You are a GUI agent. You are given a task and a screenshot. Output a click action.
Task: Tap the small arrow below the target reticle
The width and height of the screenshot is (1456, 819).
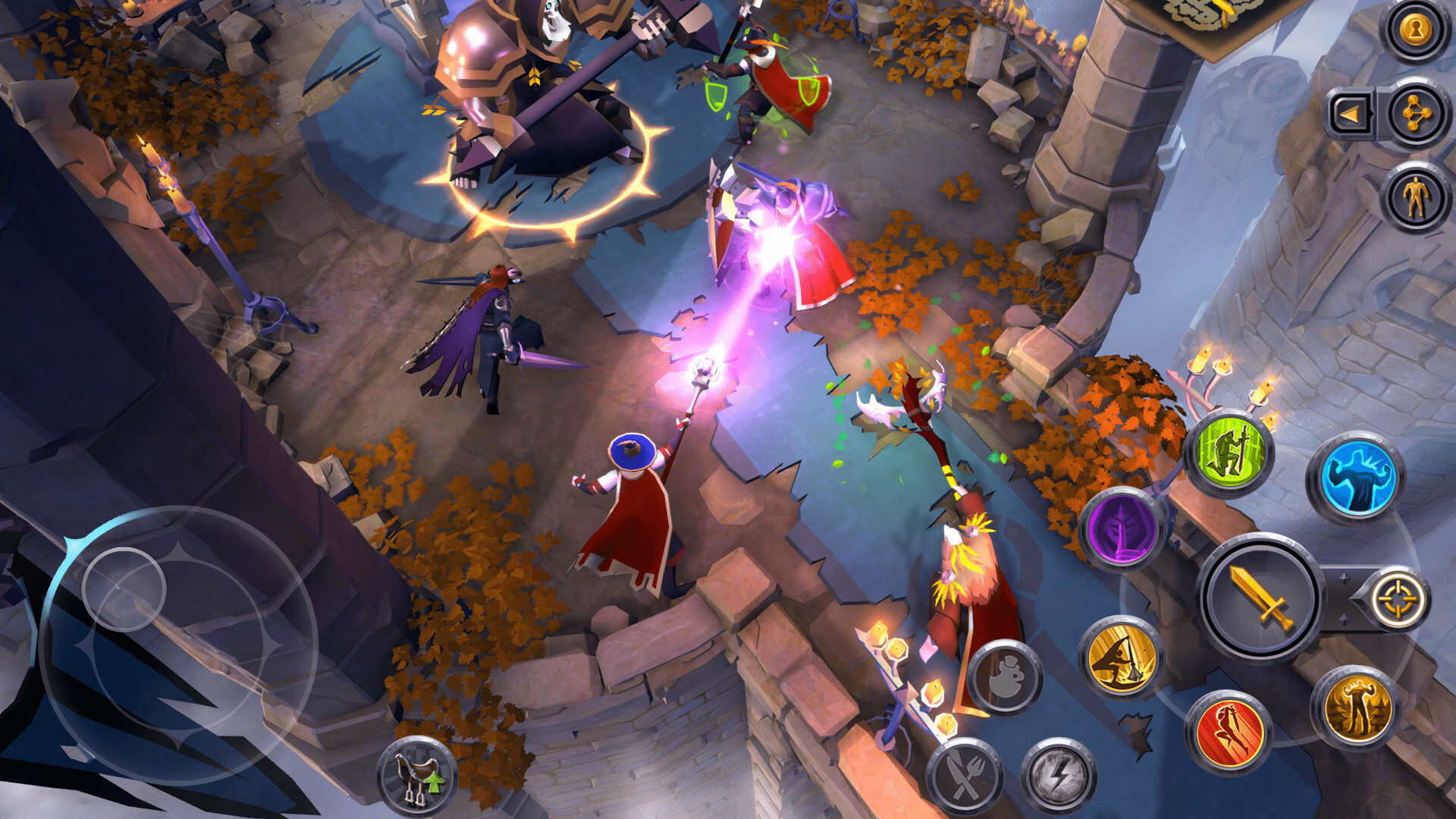point(1345,622)
